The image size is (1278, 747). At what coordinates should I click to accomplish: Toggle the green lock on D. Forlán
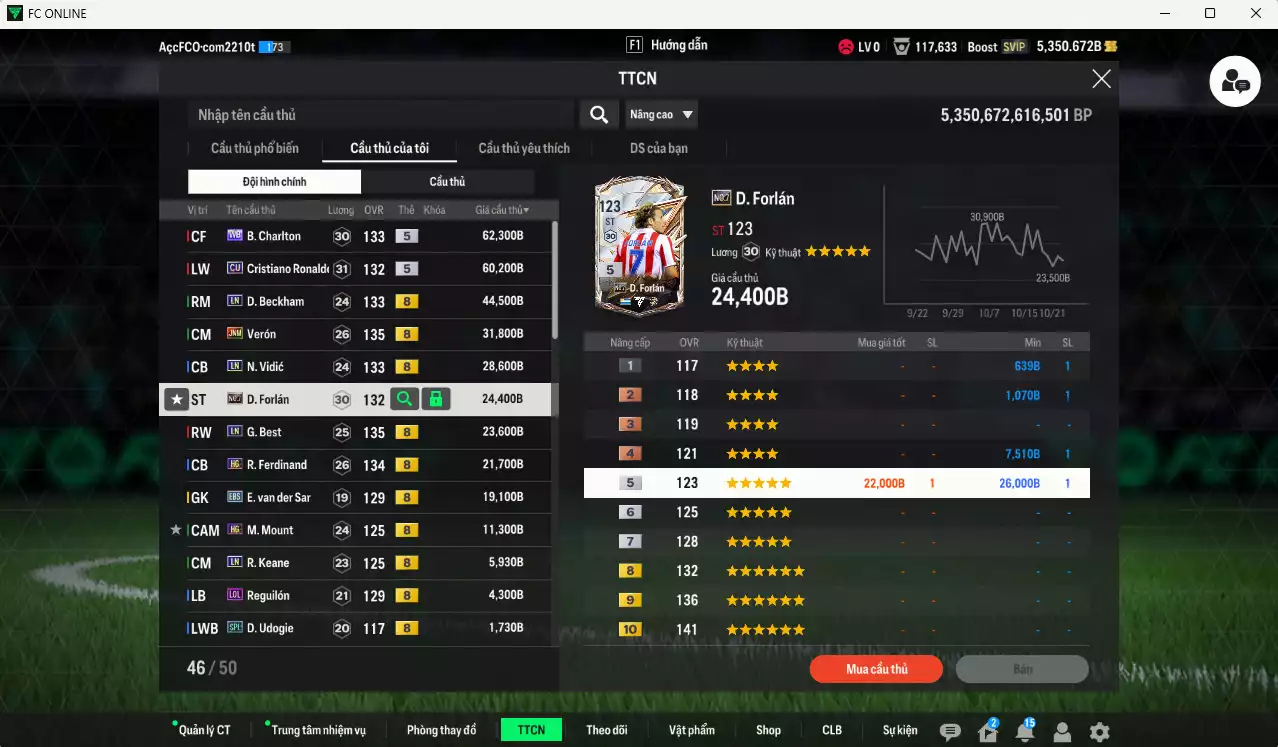[x=435, y=399]
